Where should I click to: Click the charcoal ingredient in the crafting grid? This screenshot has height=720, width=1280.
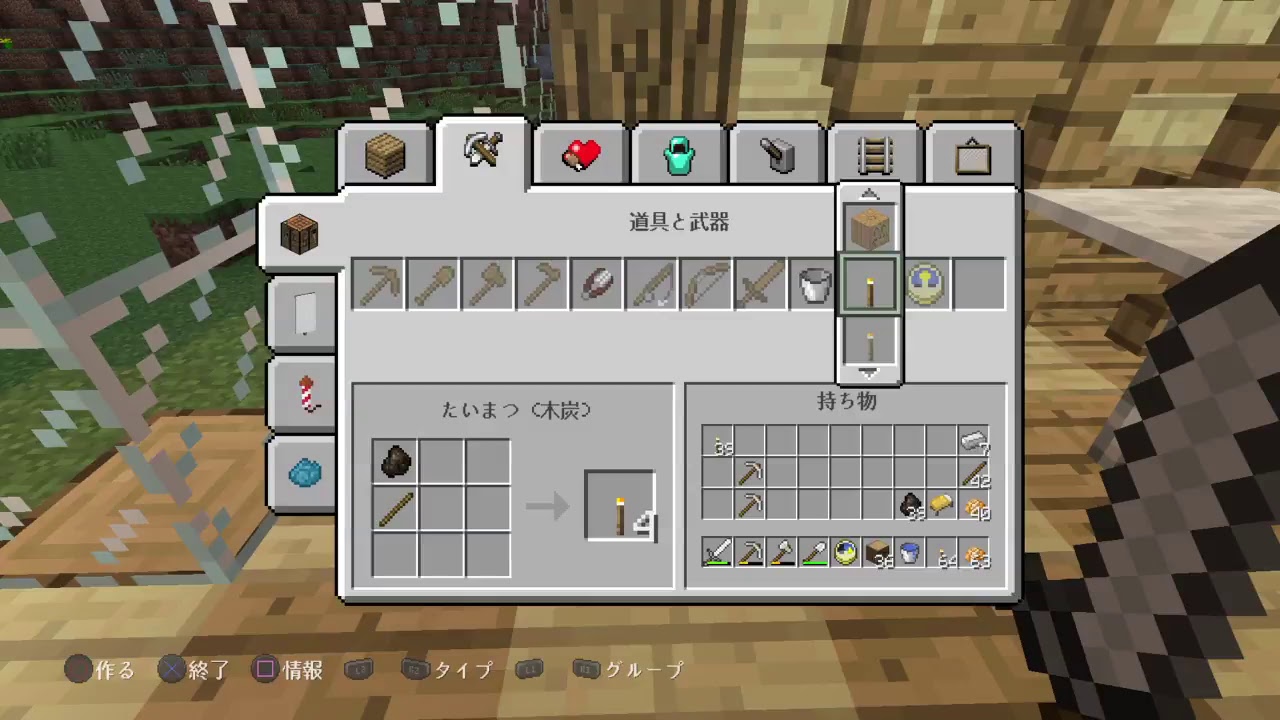click(x=394, y=460)
